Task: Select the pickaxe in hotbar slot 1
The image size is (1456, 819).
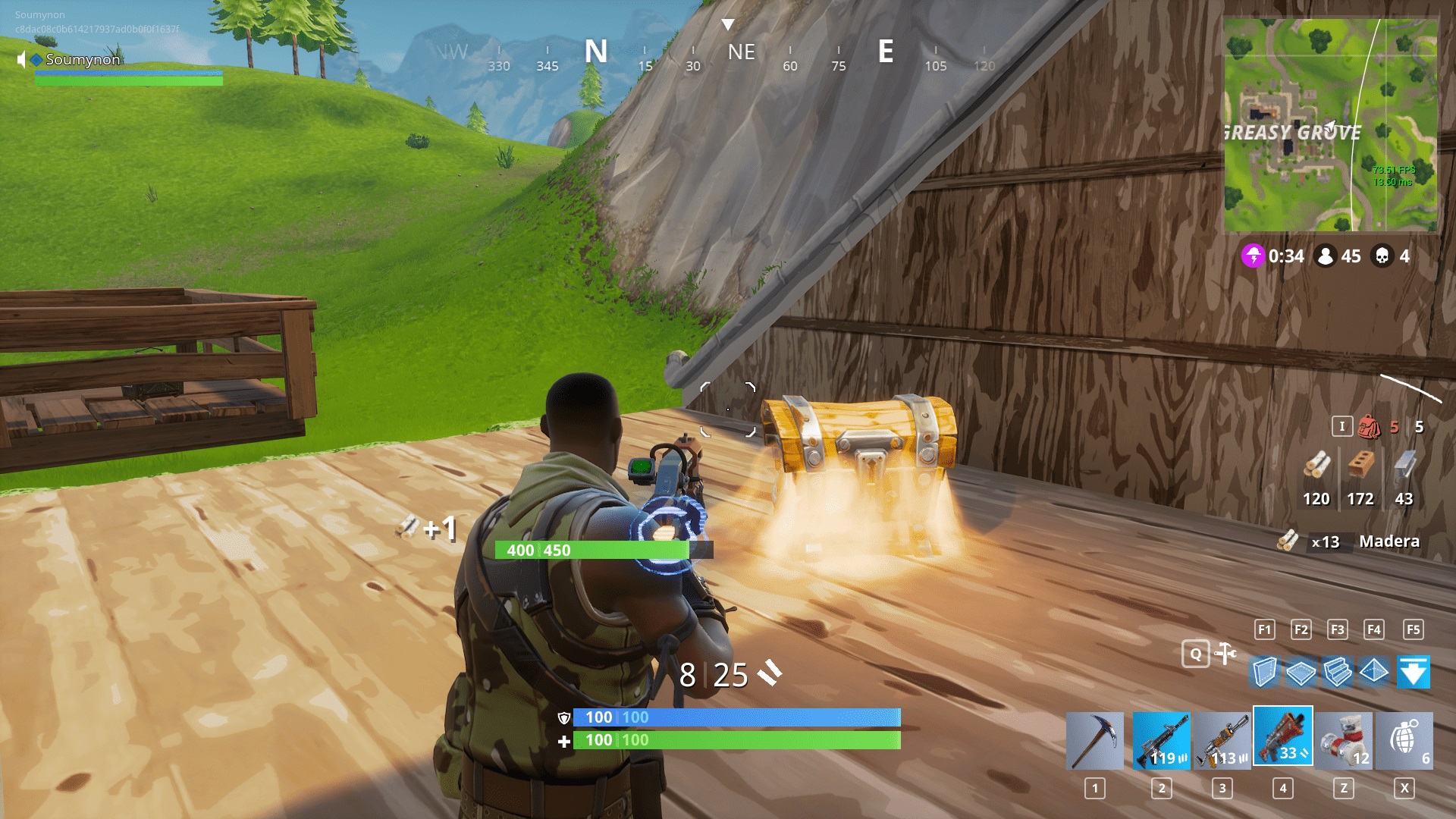Action: pyautogui.click(x=1095, y=737)
